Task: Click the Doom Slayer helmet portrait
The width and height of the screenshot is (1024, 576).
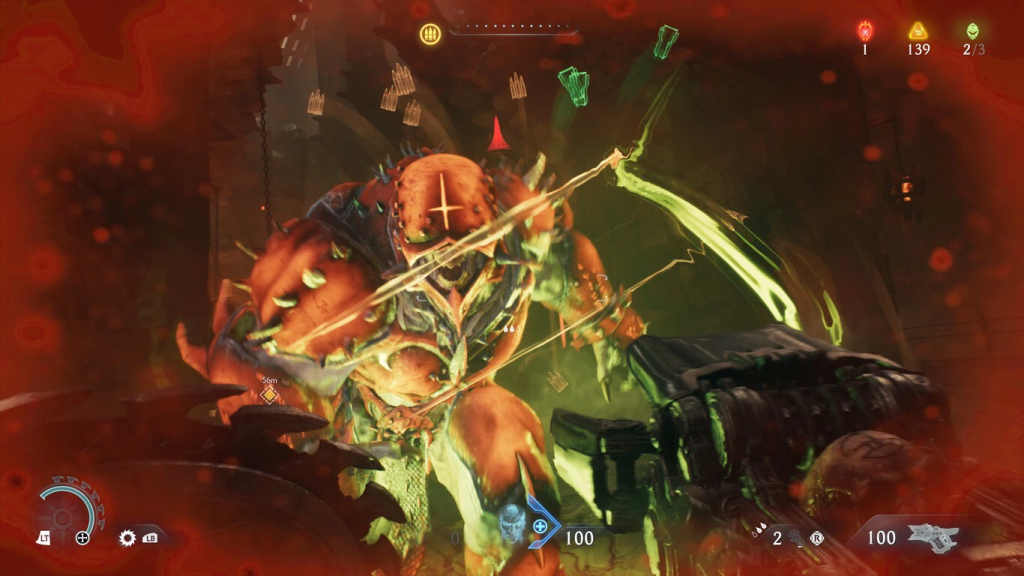Action: [x=512, y=525]
